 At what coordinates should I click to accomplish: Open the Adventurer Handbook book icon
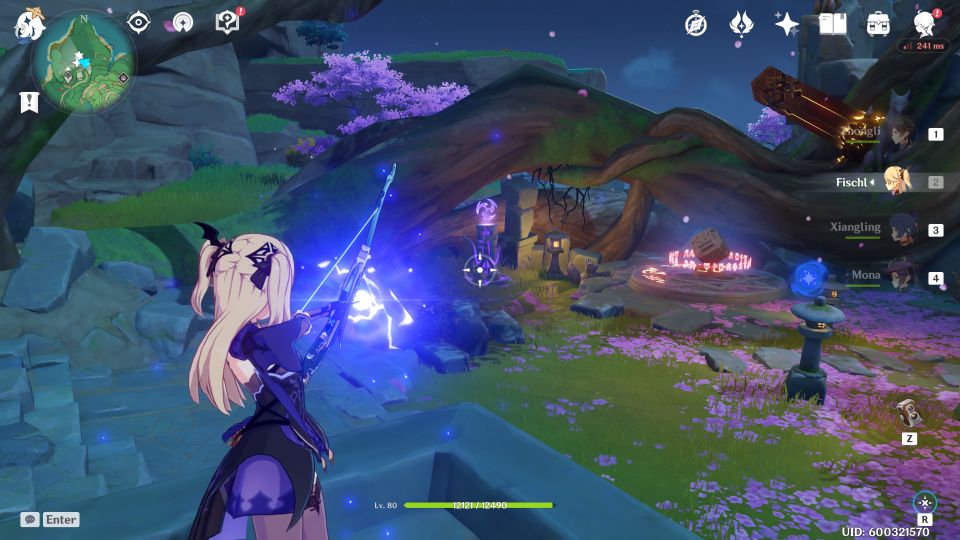[x=832, y=24]
